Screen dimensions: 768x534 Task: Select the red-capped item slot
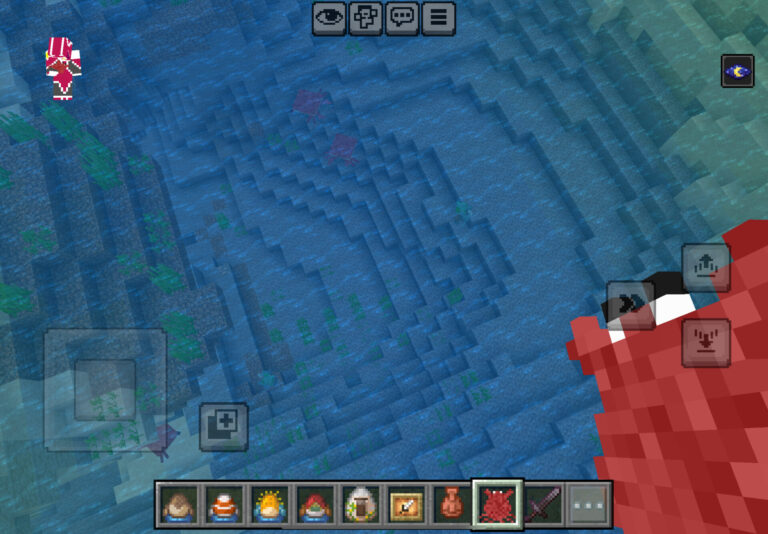pos(315,505)
